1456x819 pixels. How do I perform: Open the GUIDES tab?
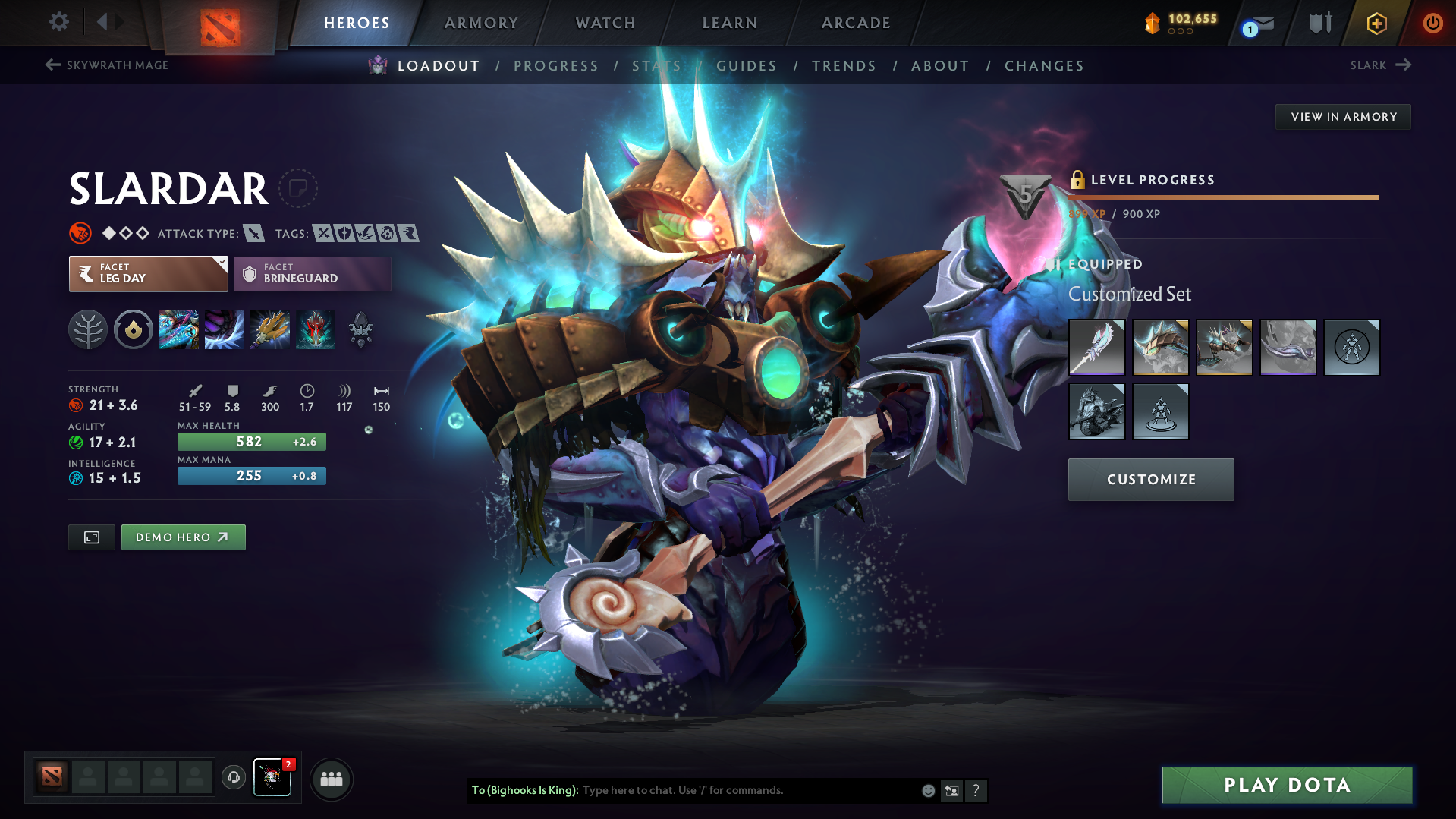pos(746,66)
